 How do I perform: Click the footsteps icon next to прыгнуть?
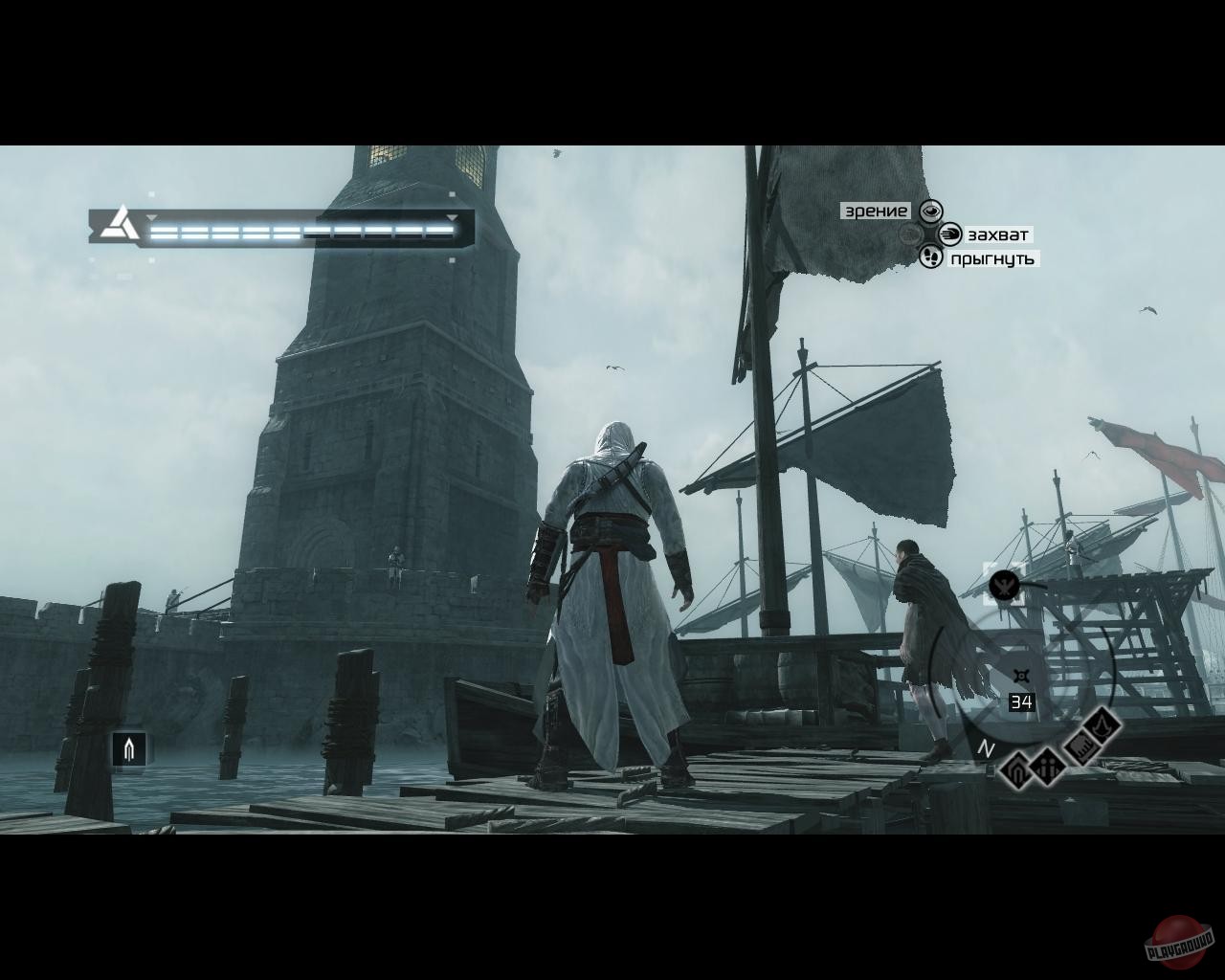pyautogui.click(x=931, y=257)
